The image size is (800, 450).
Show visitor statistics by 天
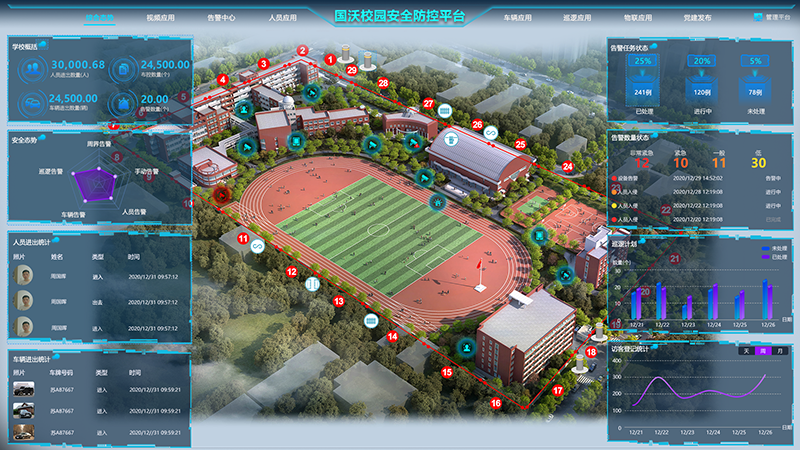coord(746,351)
